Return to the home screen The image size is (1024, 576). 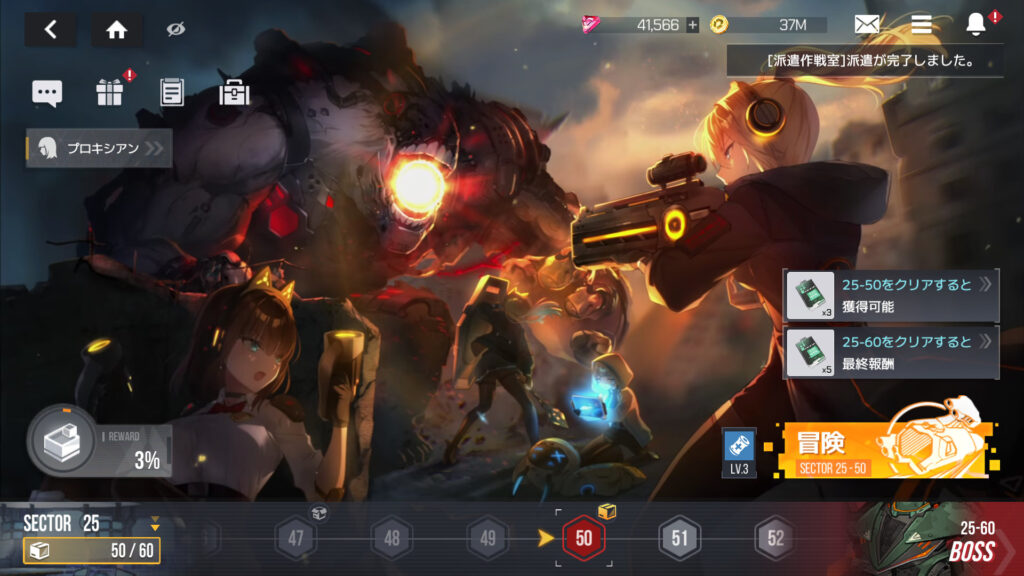point(117,30)
